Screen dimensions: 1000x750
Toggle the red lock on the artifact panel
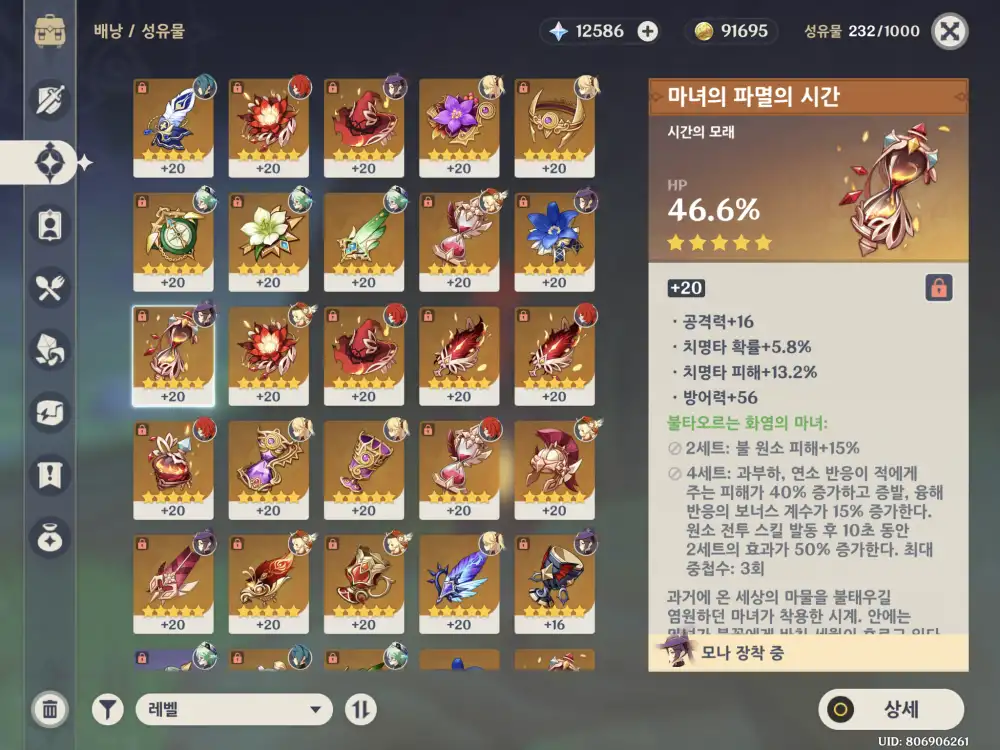click(939, 288)
